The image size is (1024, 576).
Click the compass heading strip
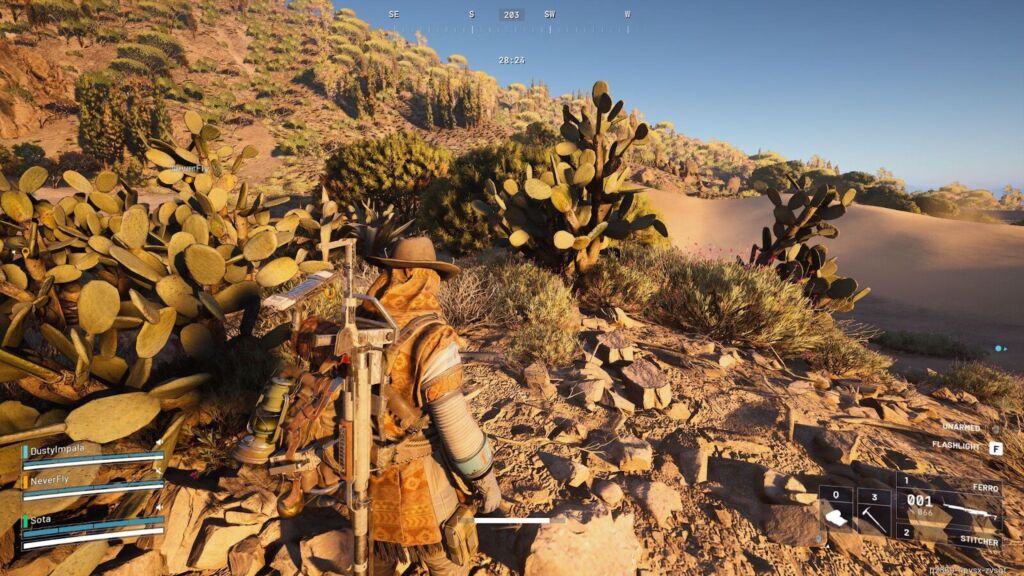510,15
